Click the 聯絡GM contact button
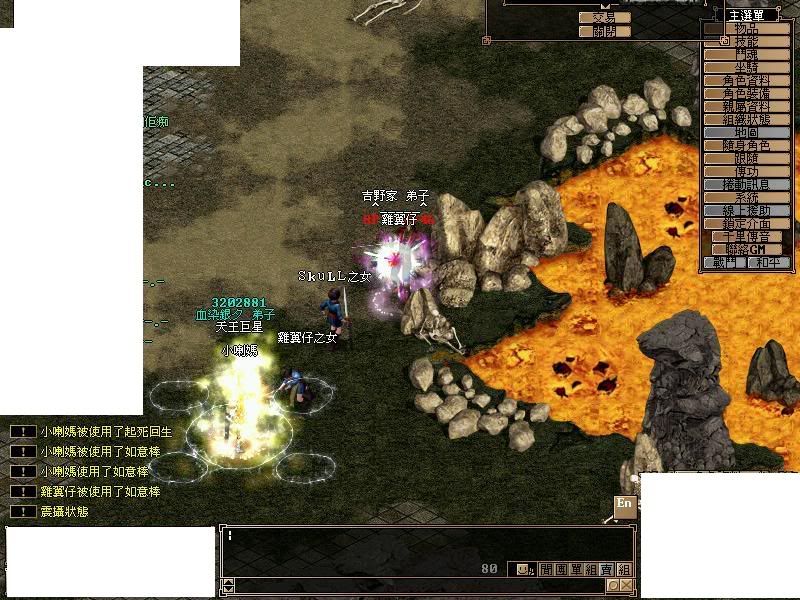 click(746, 249)
